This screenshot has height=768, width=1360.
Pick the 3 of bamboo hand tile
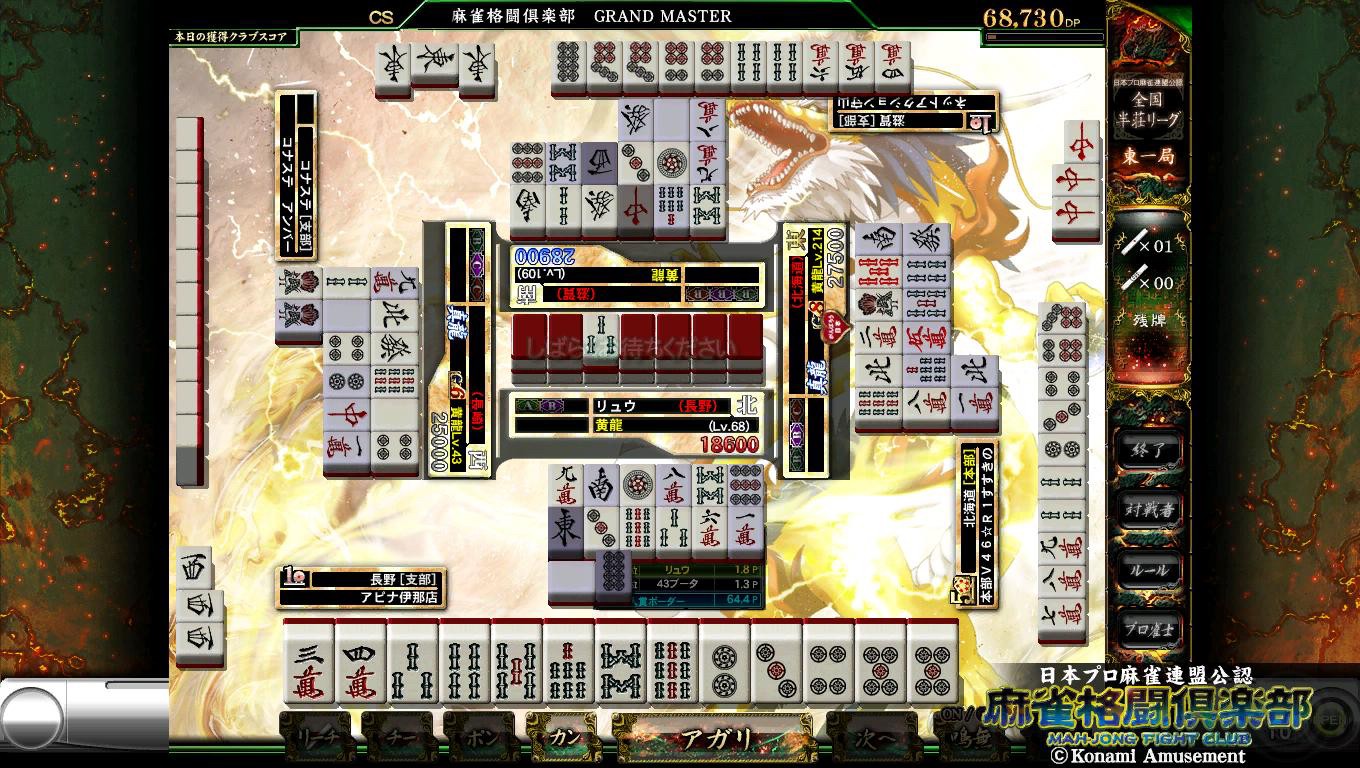pos(413,663)
